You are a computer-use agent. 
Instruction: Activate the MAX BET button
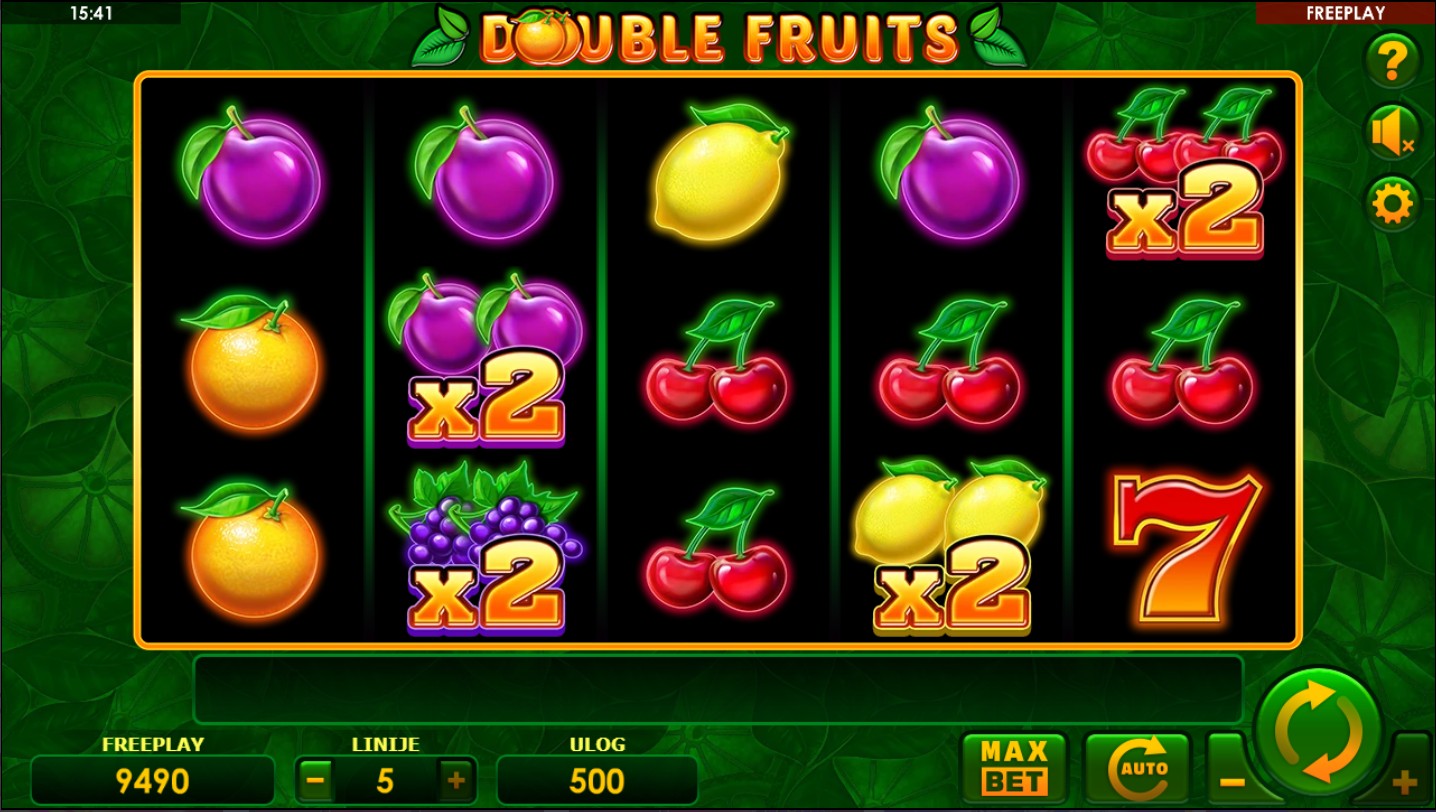click(x=1014, y=768)
